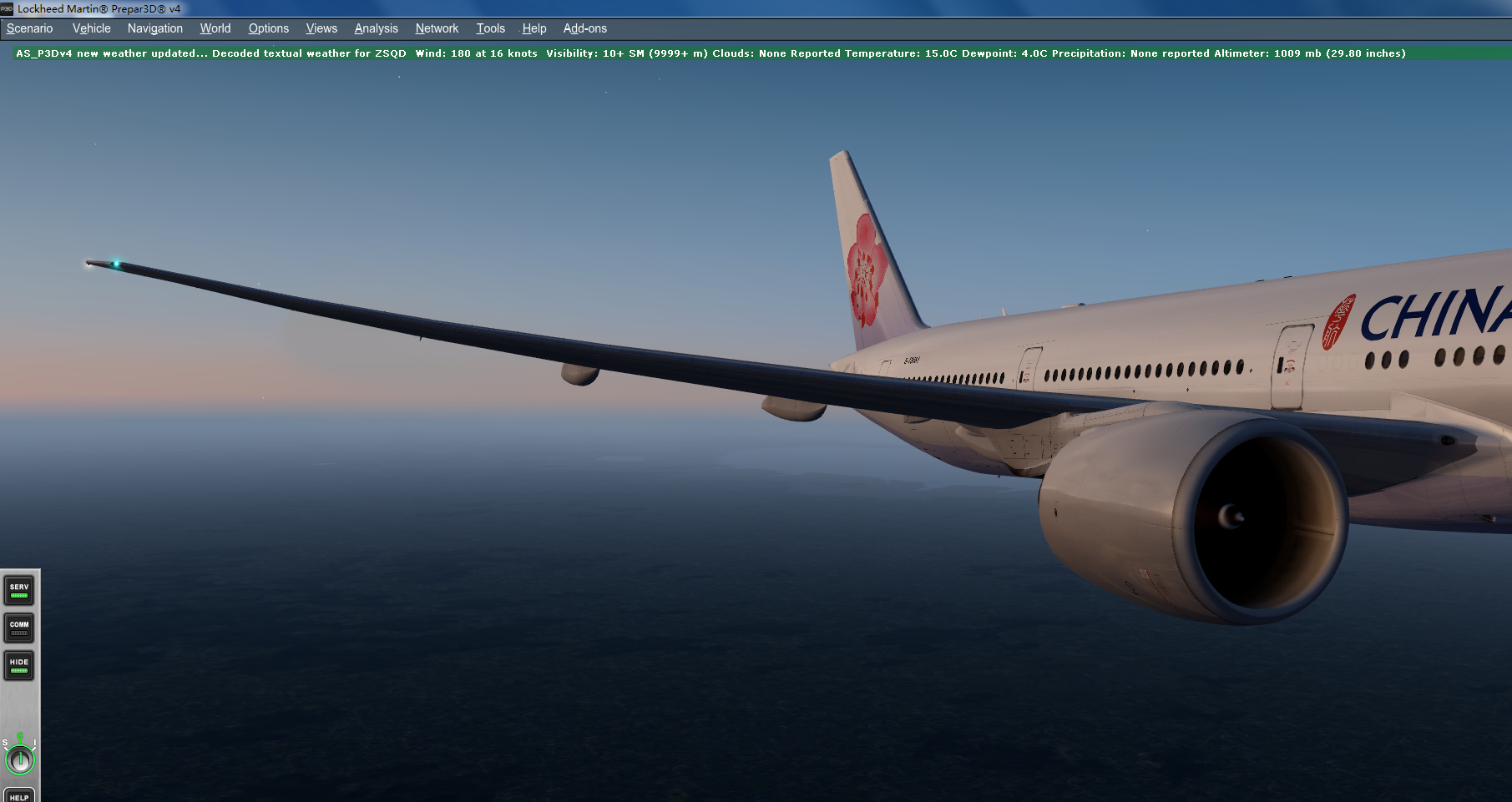Click the decoded ZSQD weather text
Screen dimensions: 1512x802
(309, 53)
